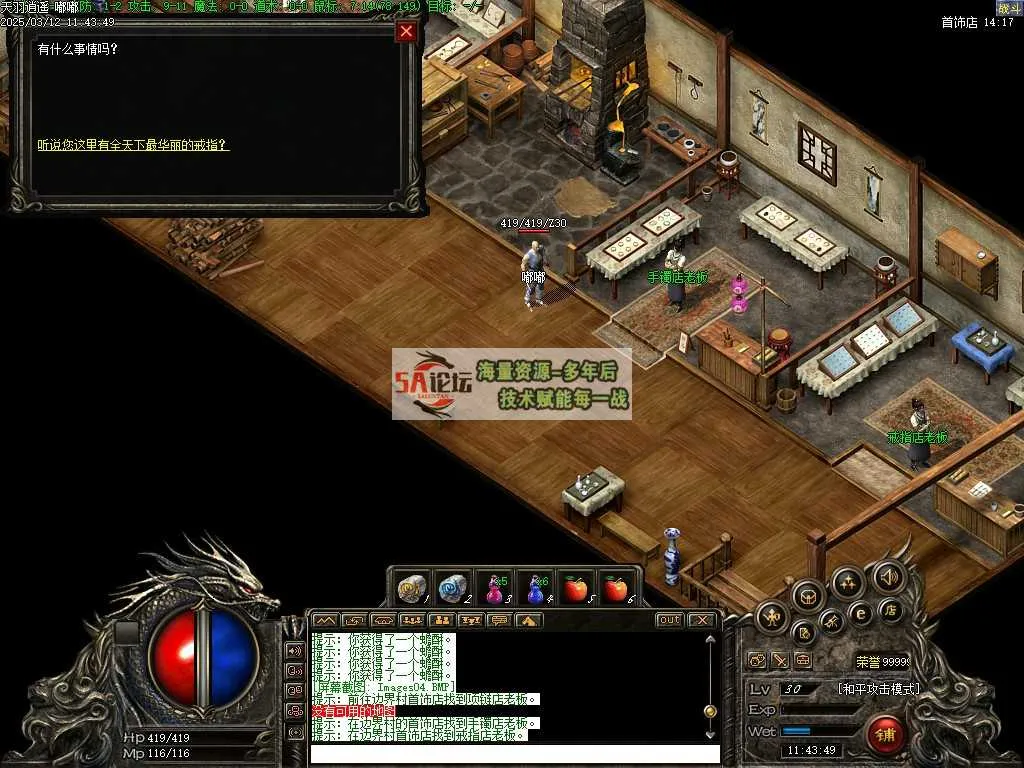Open the skills button with three stars
Viewport: 1024px width, 768px height.
tap(848, 581)
